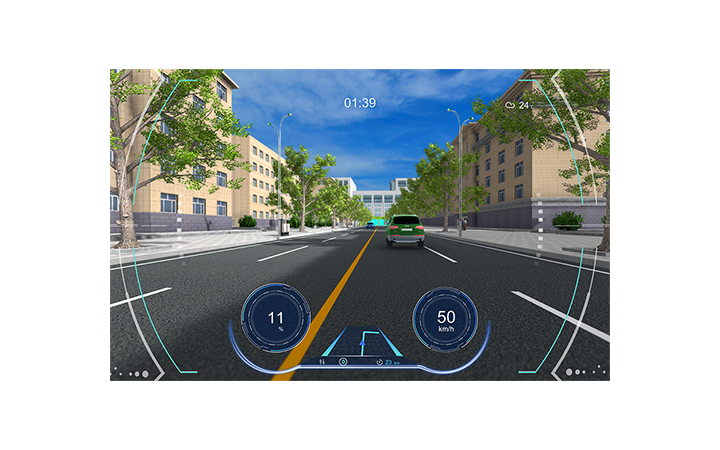This screenshot has width=720, height=450.
Task: Select the circular drive mode icon
Action: (343, 361)
